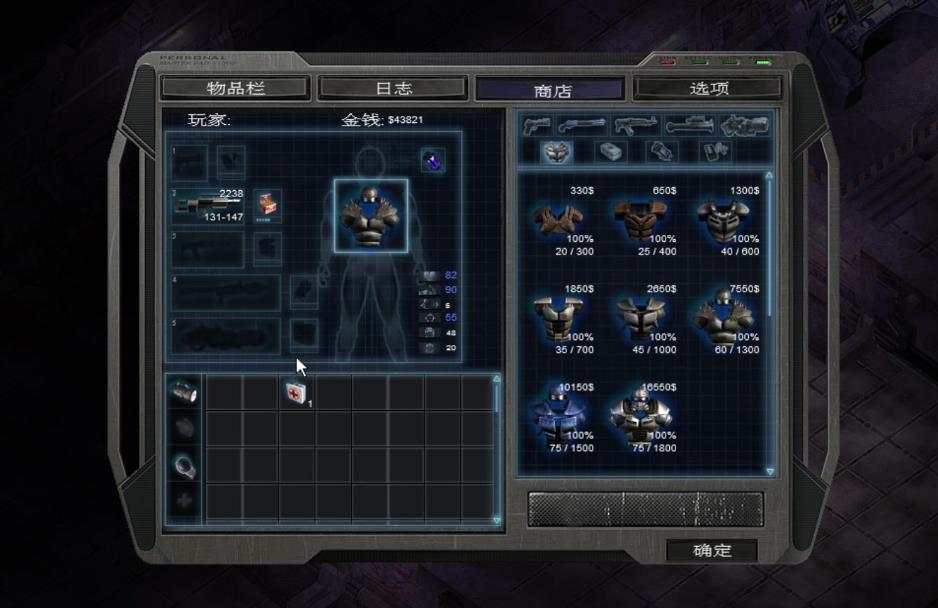The width and height of the screenshot is (938, 608).
Task: Buy the 330$ armor
Action: tap(559, 219)
